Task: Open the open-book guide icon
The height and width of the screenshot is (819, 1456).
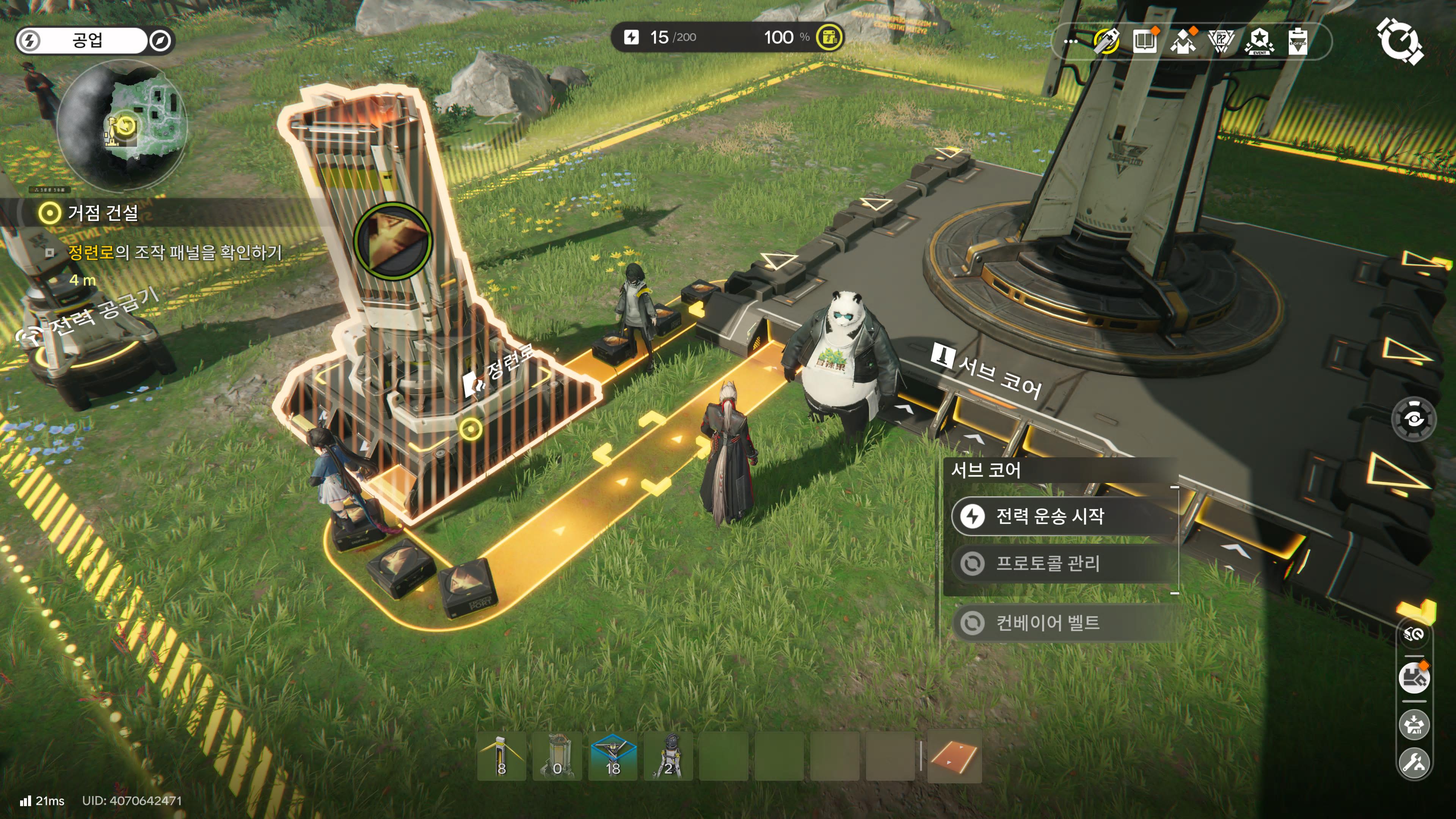Action: [x=1145, y=41]
